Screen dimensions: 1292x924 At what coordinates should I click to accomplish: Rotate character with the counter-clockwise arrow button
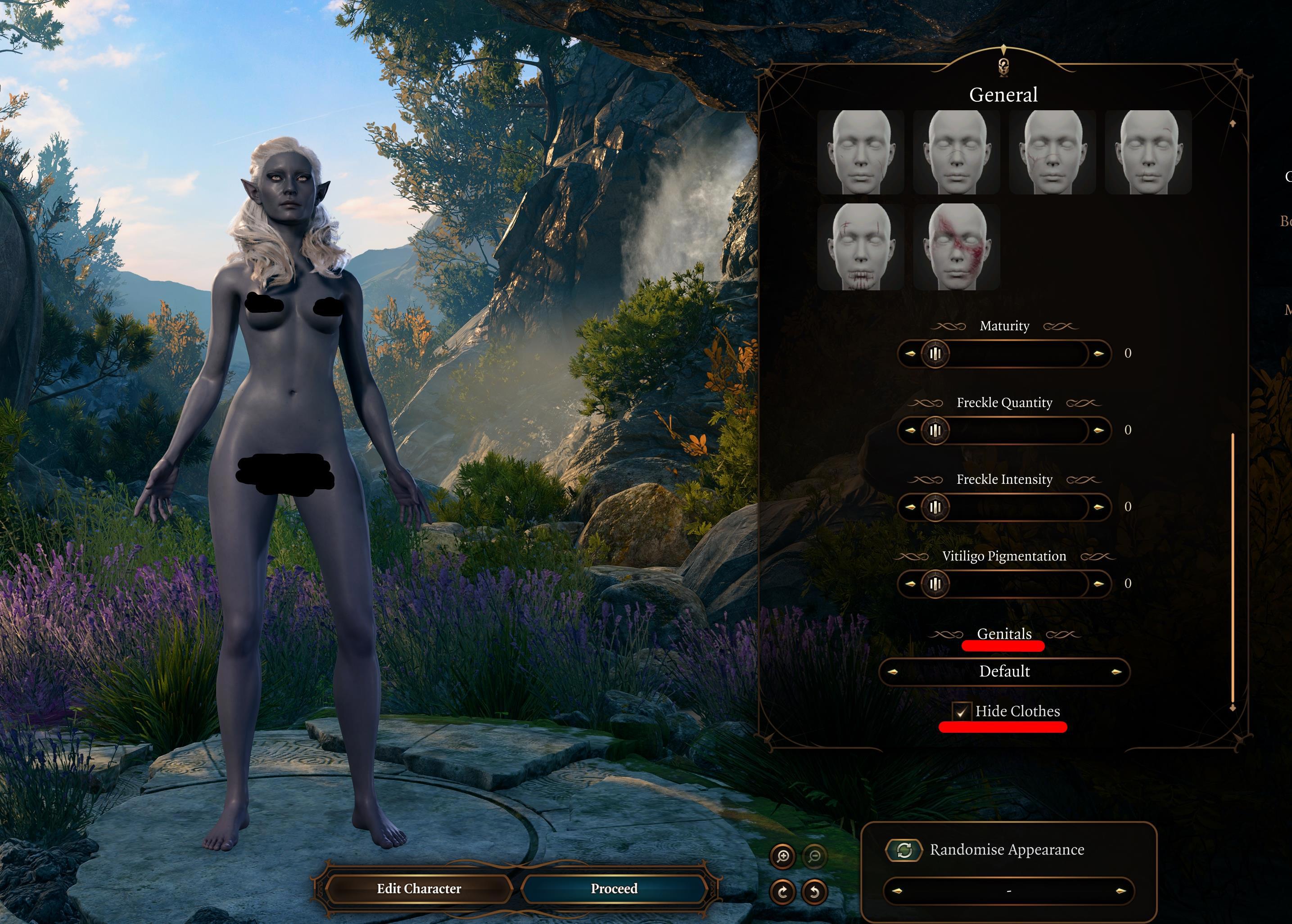tap(814, 891)
